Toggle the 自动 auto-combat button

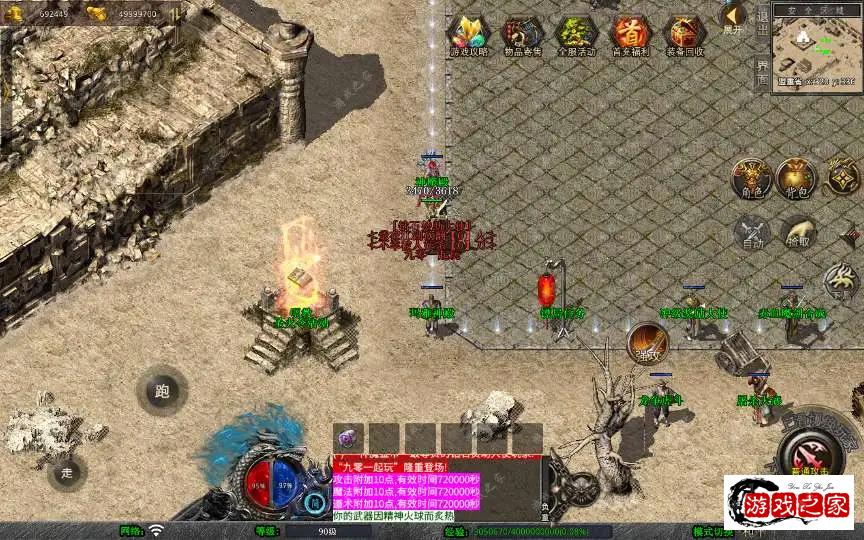click(752, 232)
